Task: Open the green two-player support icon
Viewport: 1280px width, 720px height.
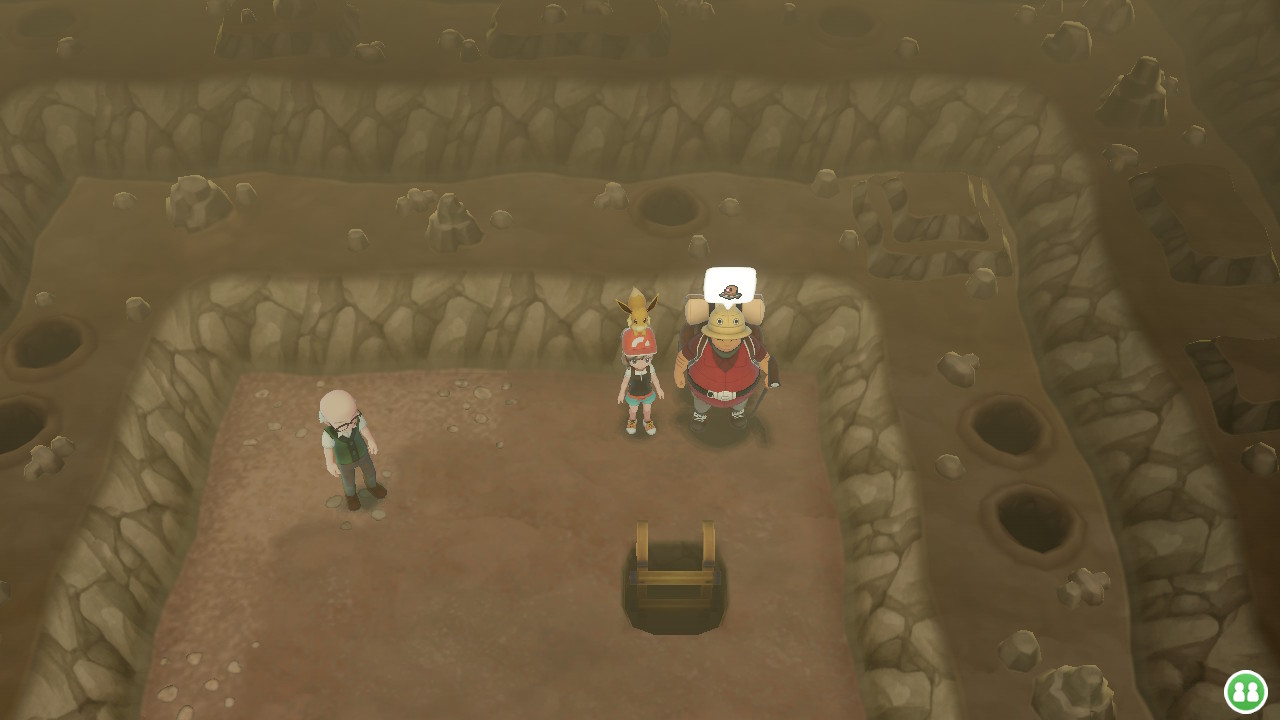Action: click(x=1245, y=691)
